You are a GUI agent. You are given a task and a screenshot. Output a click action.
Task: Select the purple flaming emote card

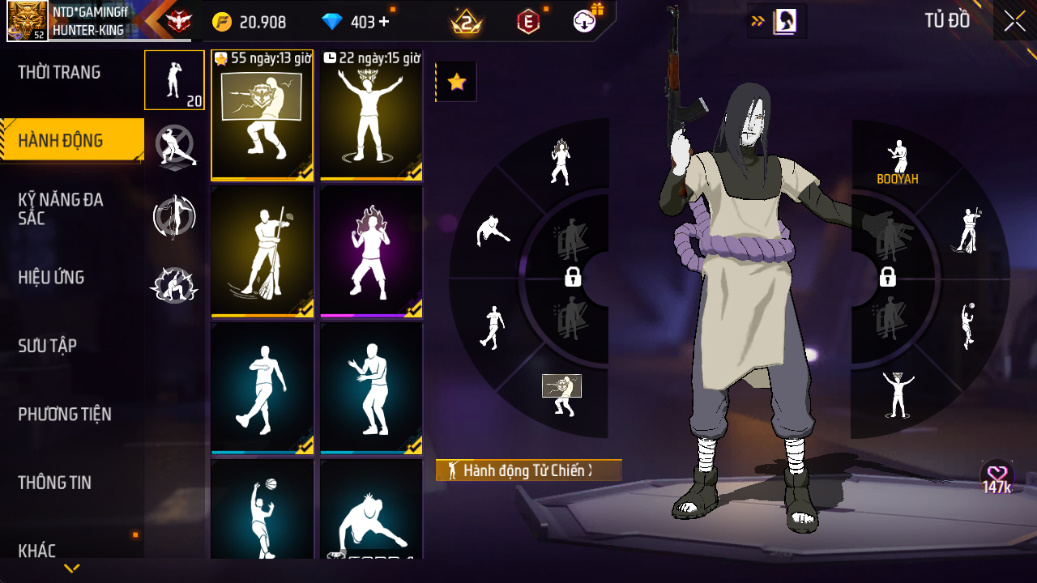coord(371,251)
